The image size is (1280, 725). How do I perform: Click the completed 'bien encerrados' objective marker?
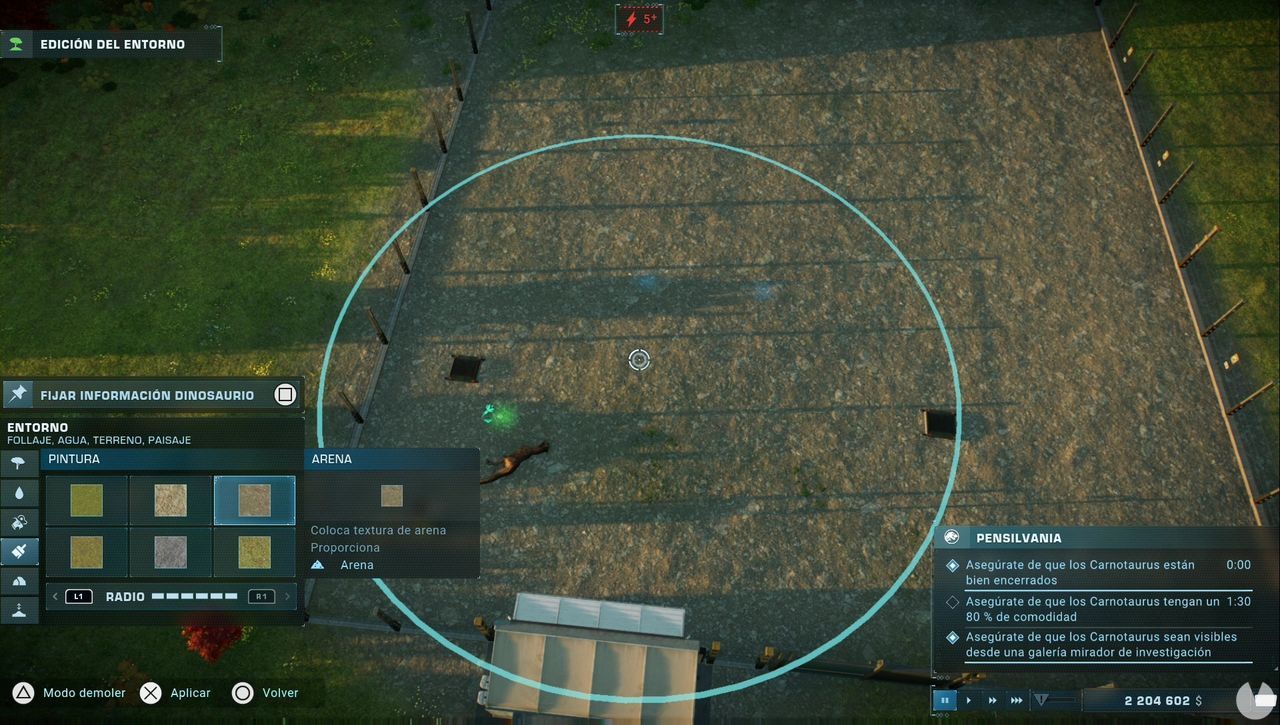click(952, 564)
